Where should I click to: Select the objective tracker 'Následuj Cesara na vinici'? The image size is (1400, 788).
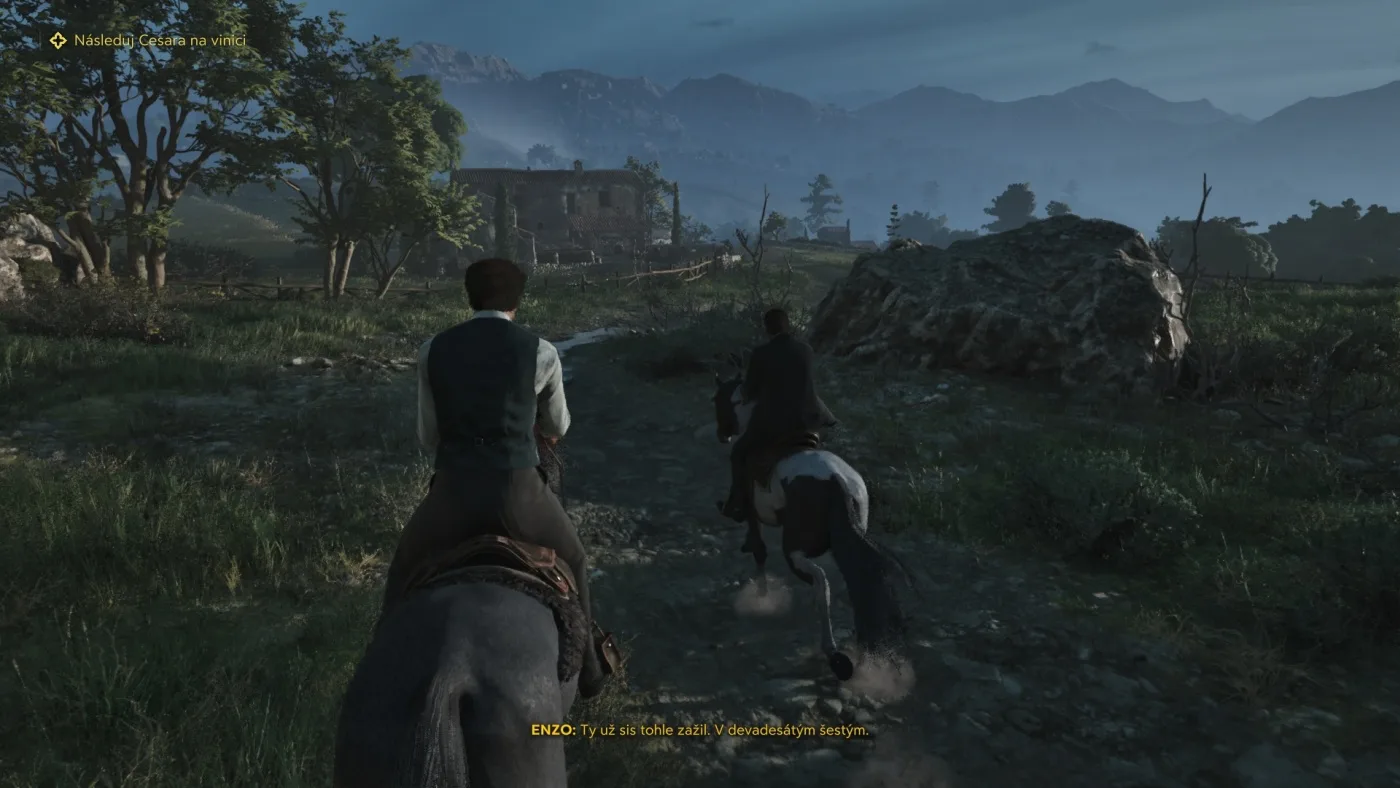[x=150, y=41]
